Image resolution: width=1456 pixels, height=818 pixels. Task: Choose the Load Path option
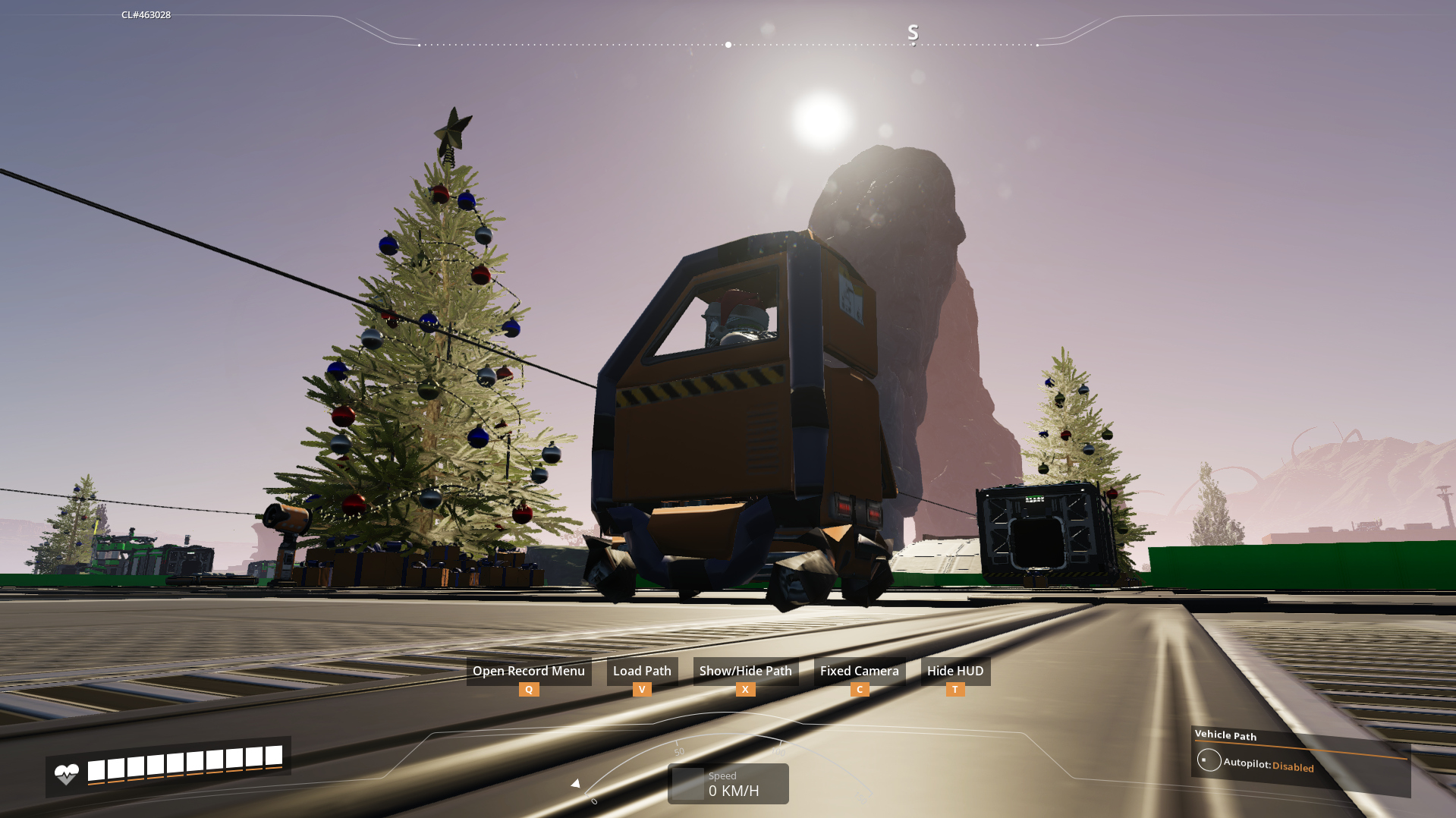642,672
